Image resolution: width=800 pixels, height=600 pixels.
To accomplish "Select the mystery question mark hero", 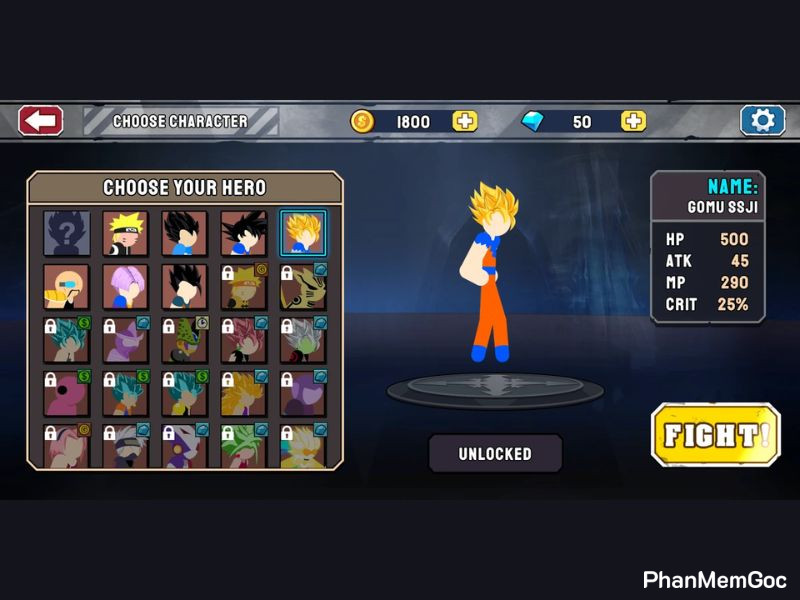I will [x=67, y=233].
